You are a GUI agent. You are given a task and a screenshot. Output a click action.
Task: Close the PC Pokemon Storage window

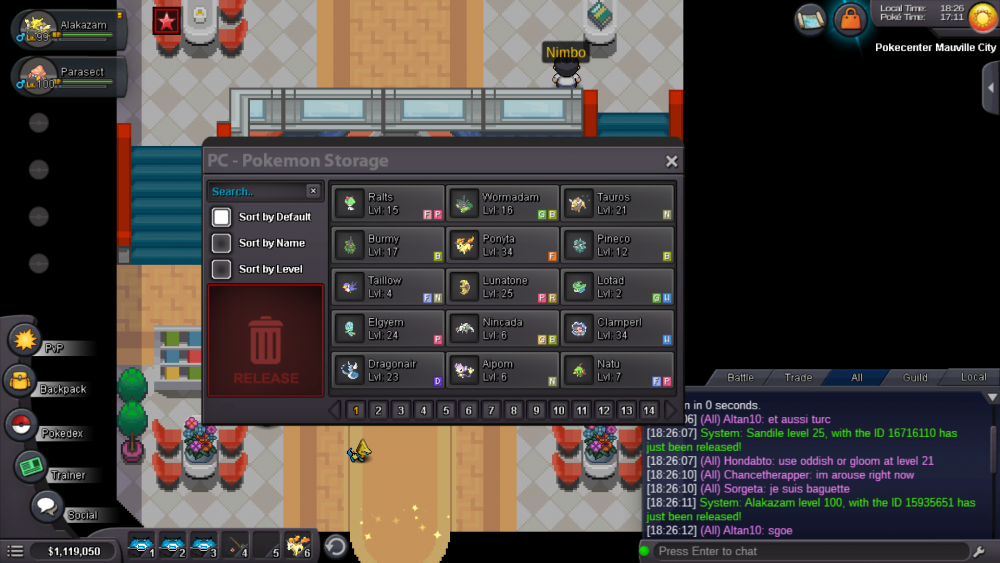pos(671,161)
